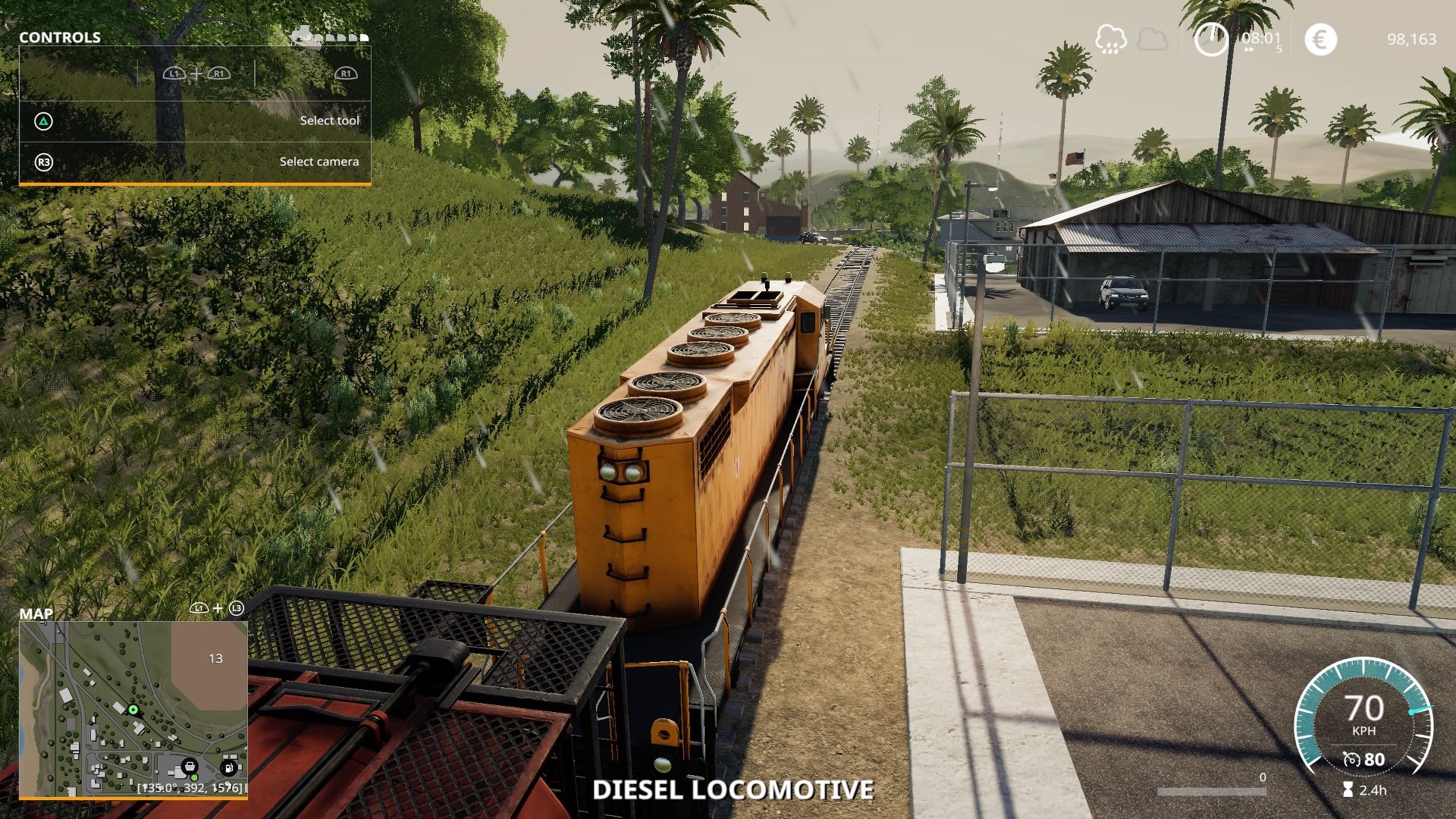The width and height of the screenshot is (1456, 819).
Task: Toggle the L1 plus R1 control hint
Action: (x=196, y=74)
